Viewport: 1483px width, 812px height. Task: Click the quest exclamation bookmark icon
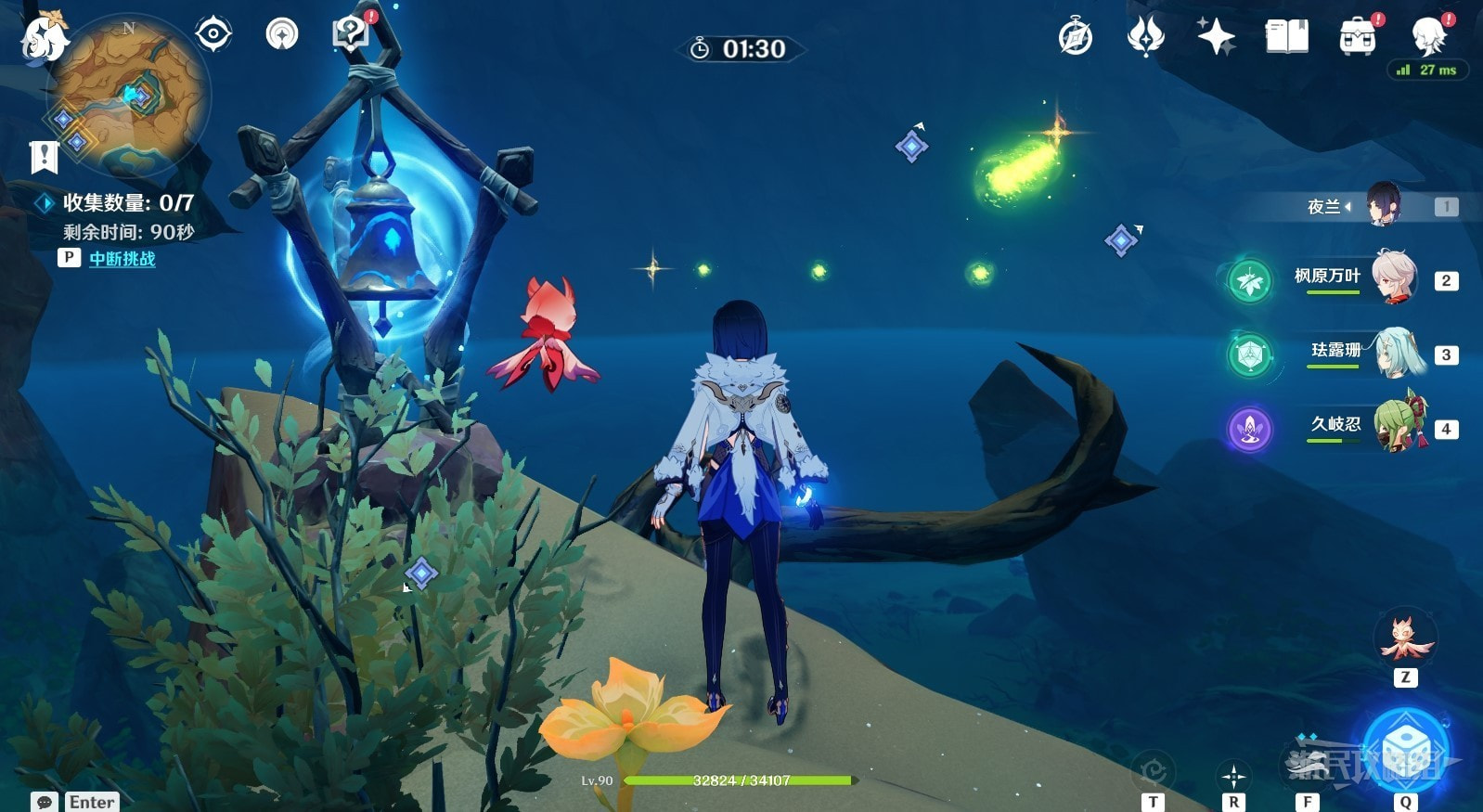[44, 158]
